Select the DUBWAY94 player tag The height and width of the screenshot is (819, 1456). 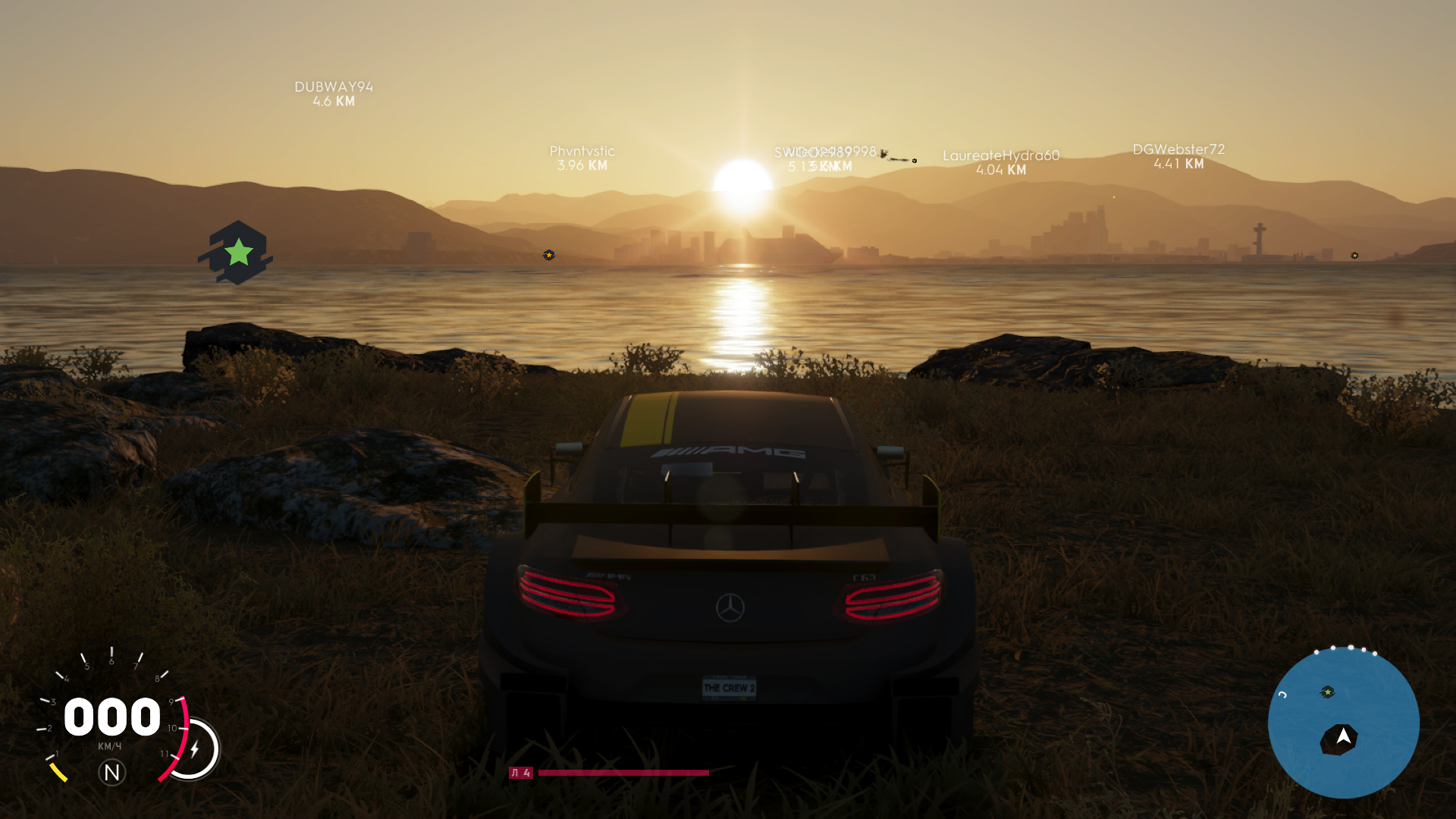point(334,94)
